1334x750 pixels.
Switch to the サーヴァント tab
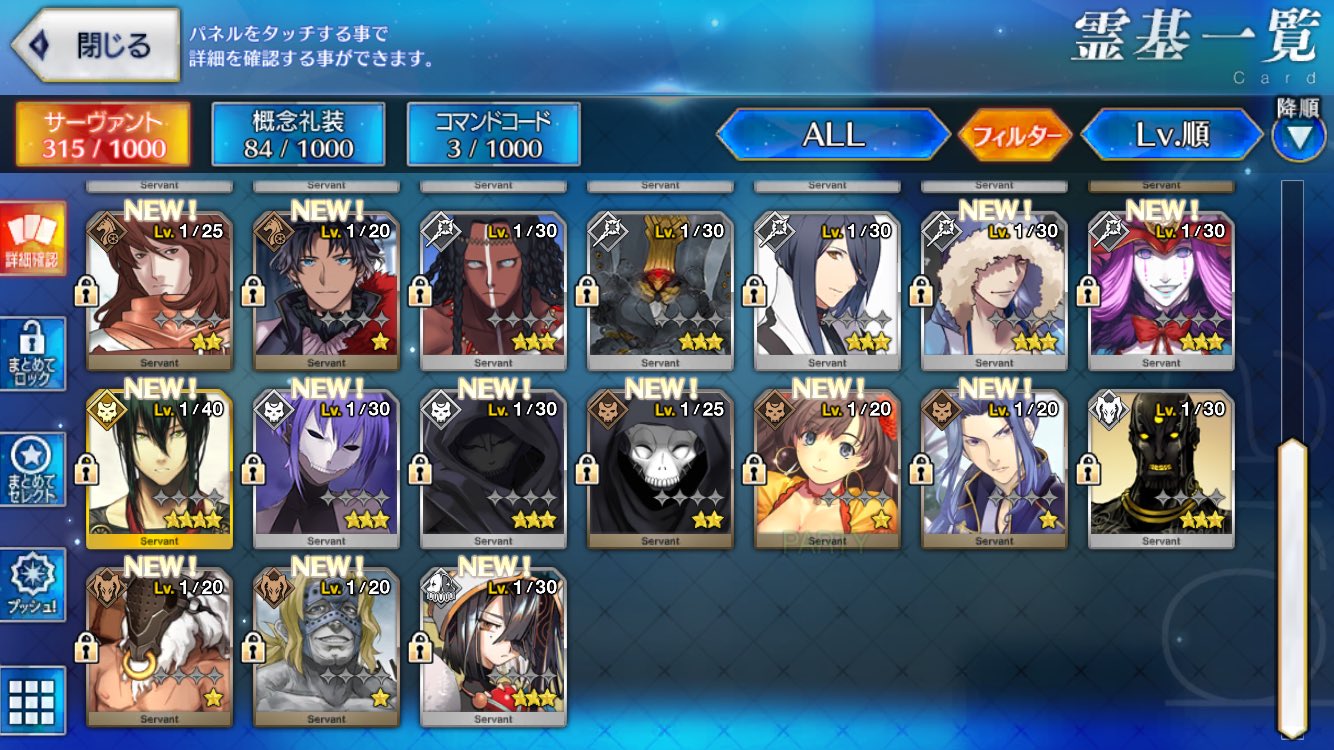click(103, 135)
